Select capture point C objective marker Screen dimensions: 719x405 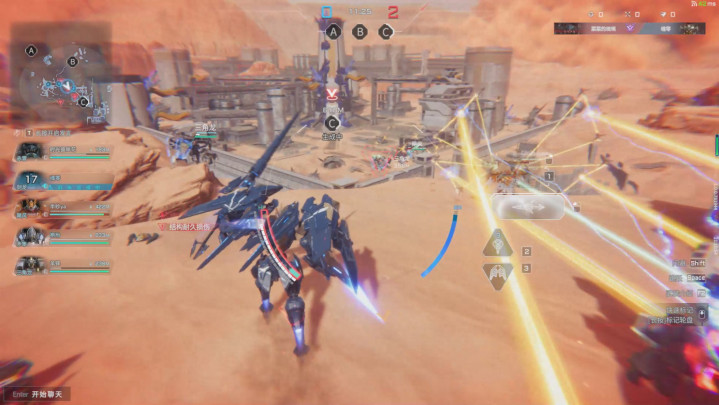click(386, 31)
